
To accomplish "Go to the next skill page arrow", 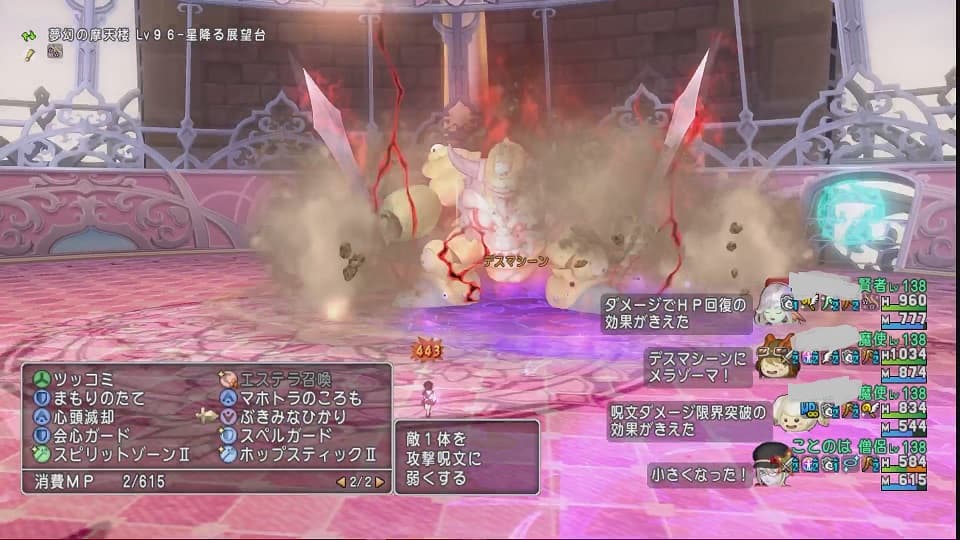I will [379, 482].
